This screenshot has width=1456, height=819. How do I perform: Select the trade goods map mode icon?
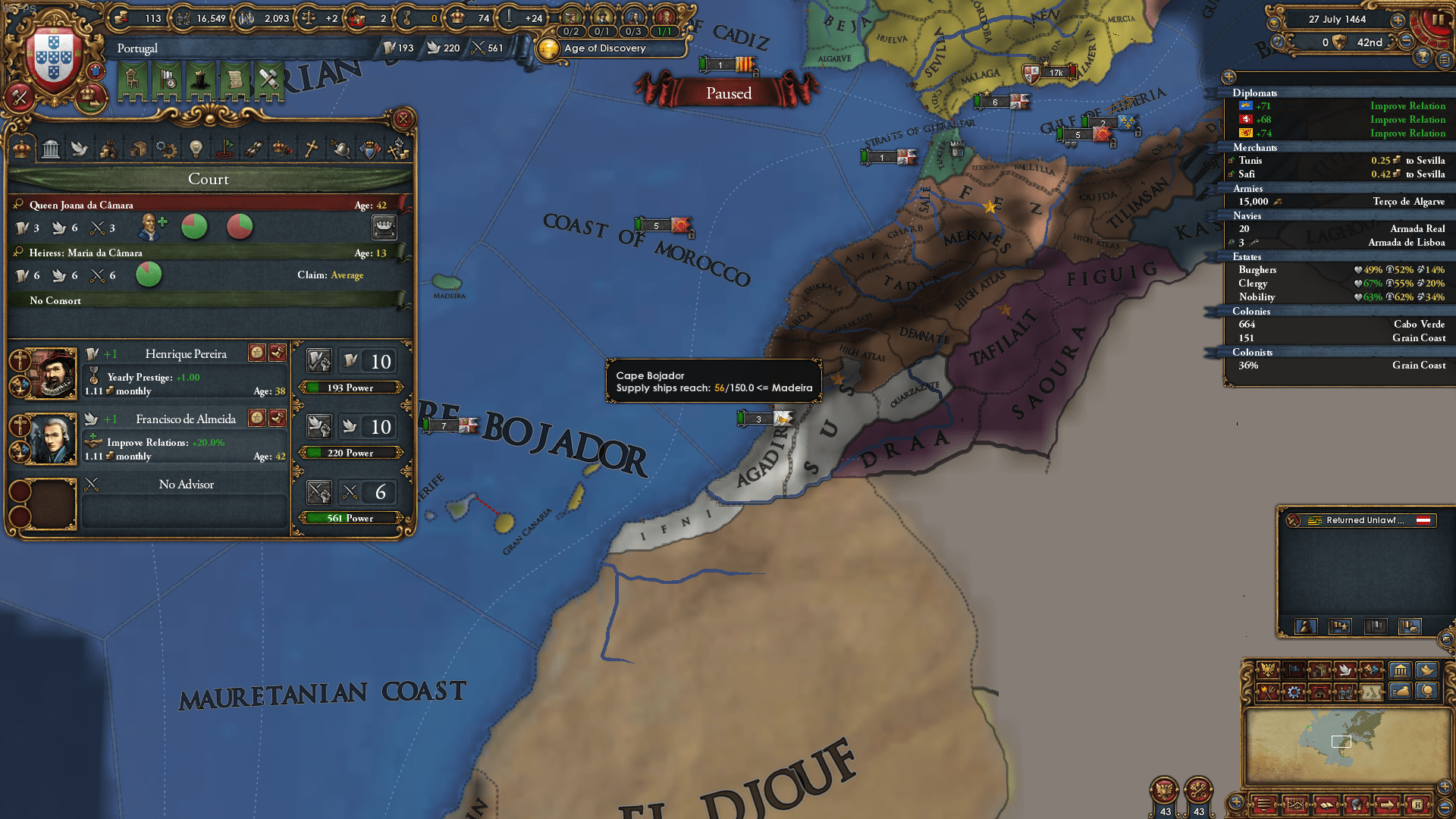1319,670
